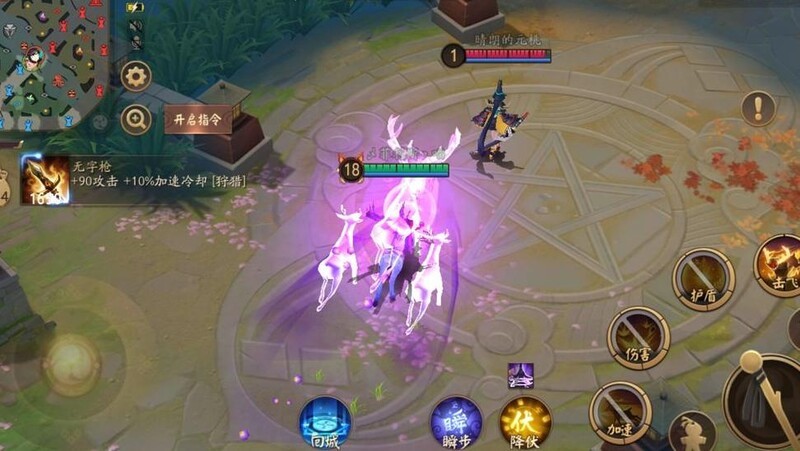Tap the exclamation mark alert button

(x=758, y=107)
